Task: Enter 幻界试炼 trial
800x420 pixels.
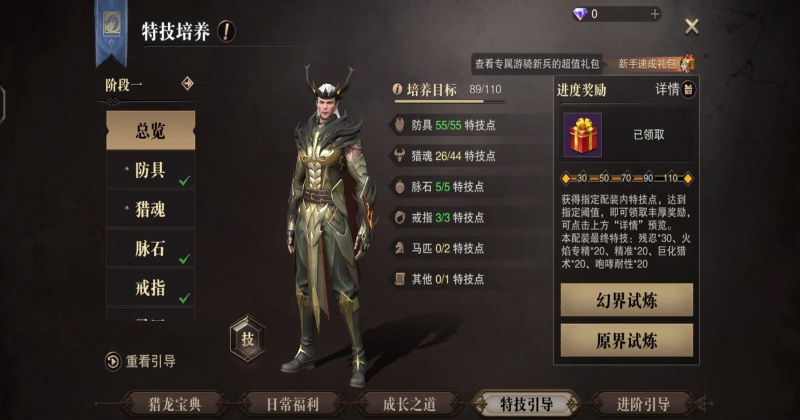Action: coord(626,299)
